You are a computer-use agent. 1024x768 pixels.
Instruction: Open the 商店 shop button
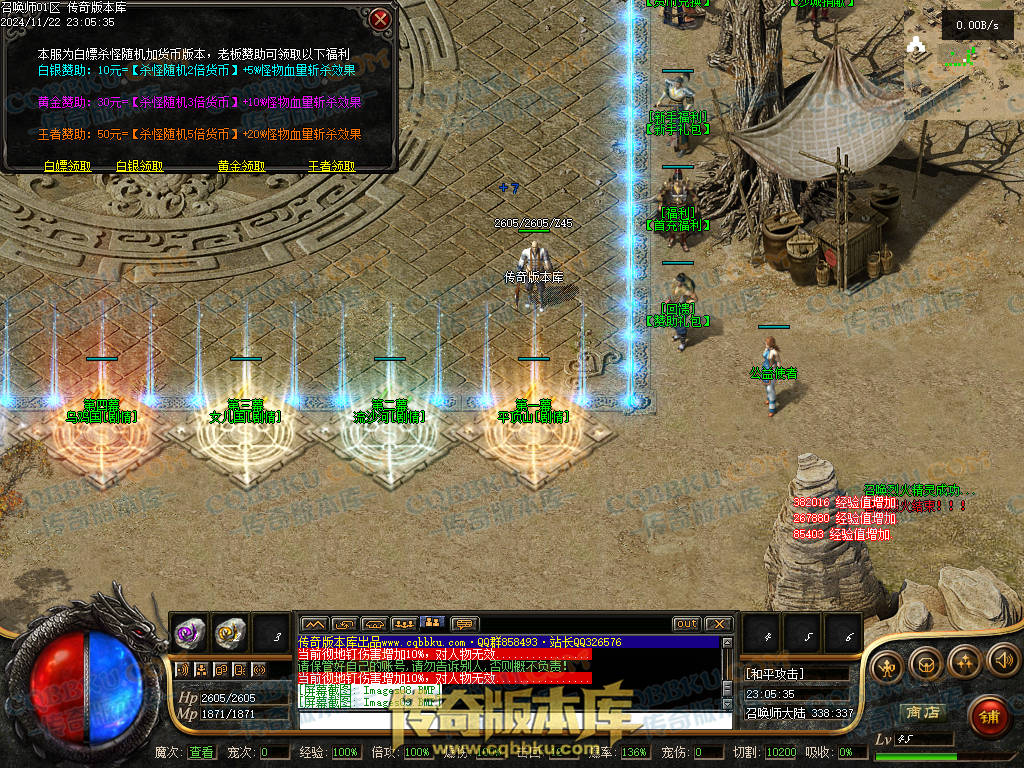[x=922, y=712]
